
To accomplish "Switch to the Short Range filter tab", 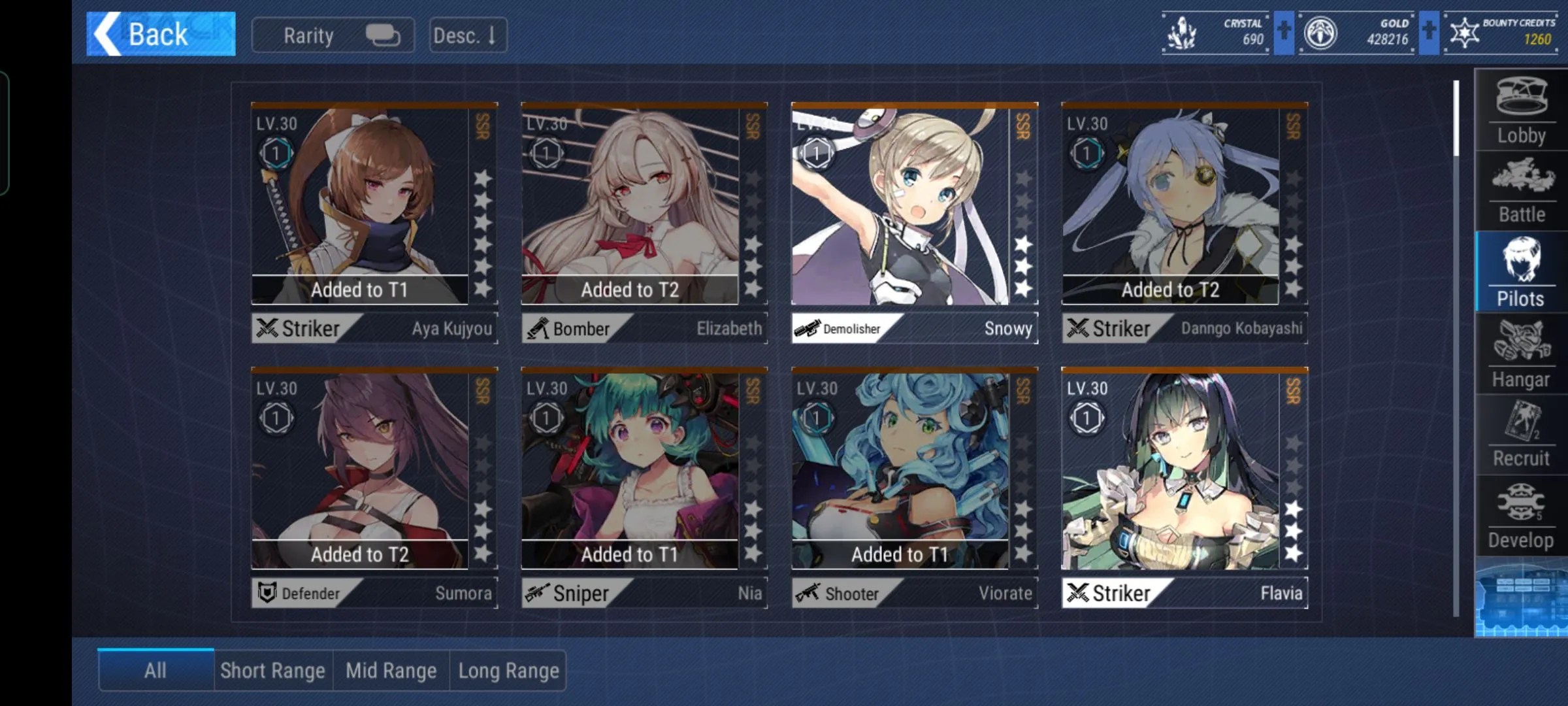I will 272,671.
